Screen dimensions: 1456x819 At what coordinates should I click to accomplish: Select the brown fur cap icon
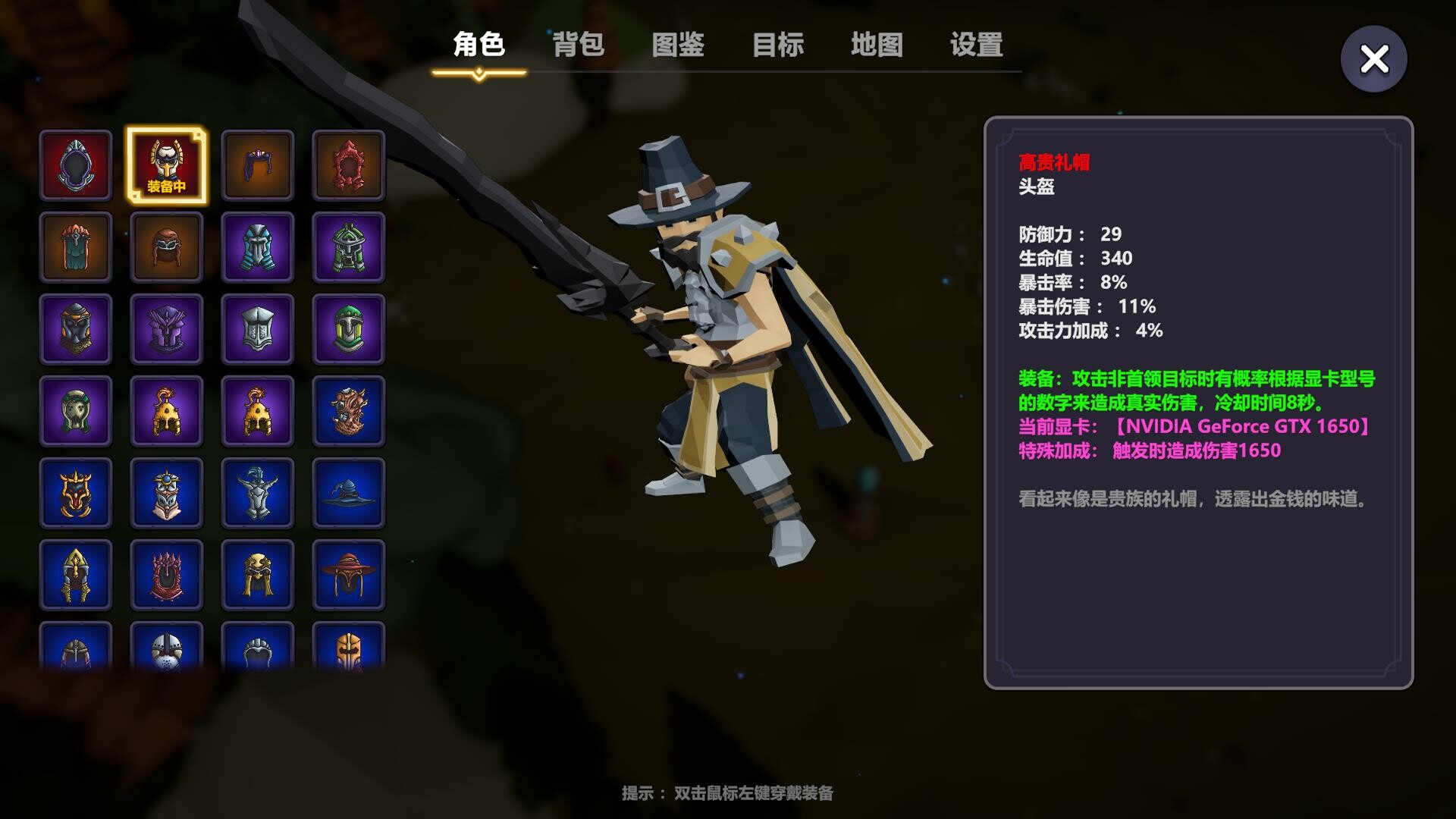tap(167, 246)
